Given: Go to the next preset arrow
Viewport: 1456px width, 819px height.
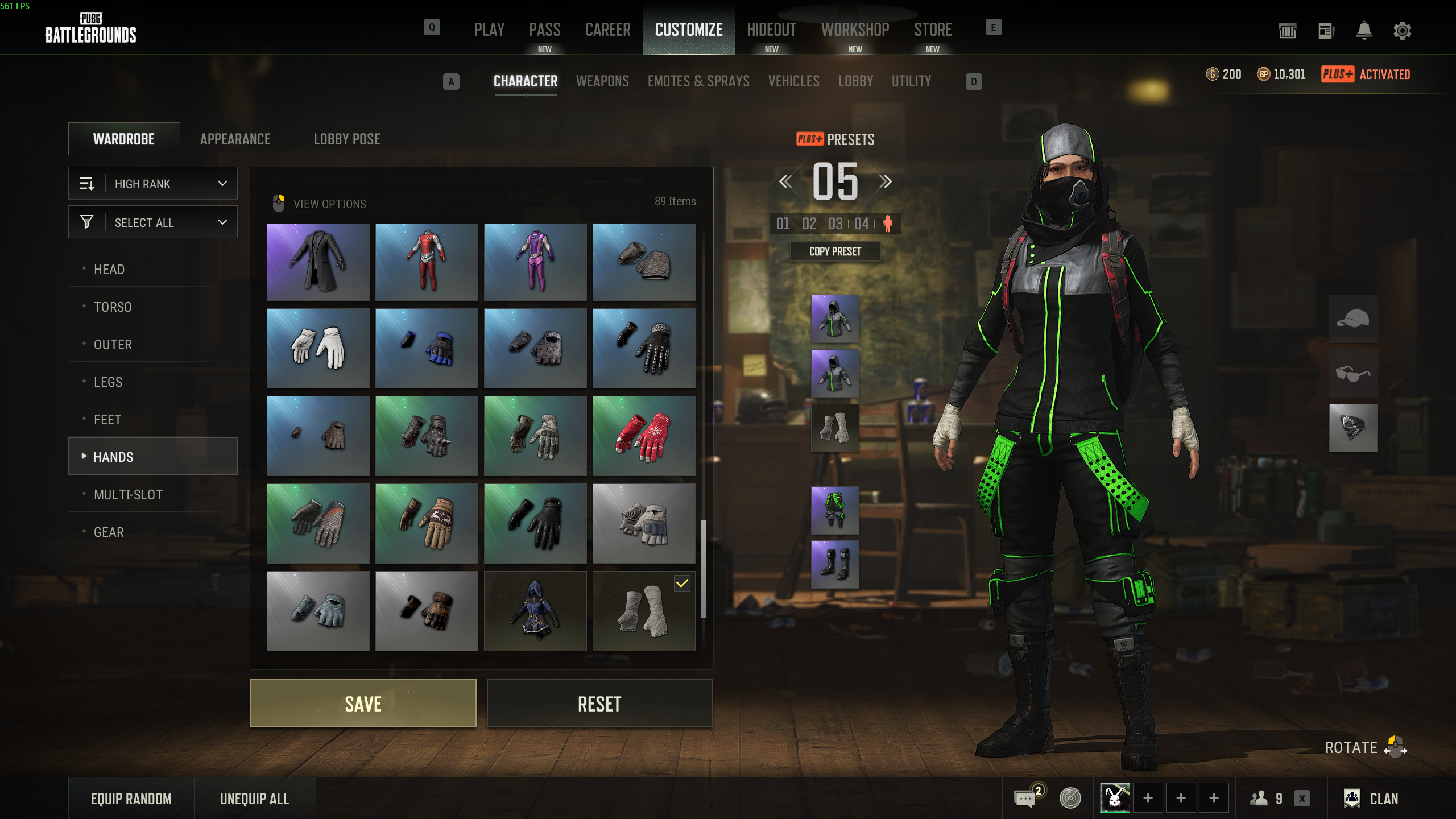Looking at the screenshot, I should coord(885,182).
